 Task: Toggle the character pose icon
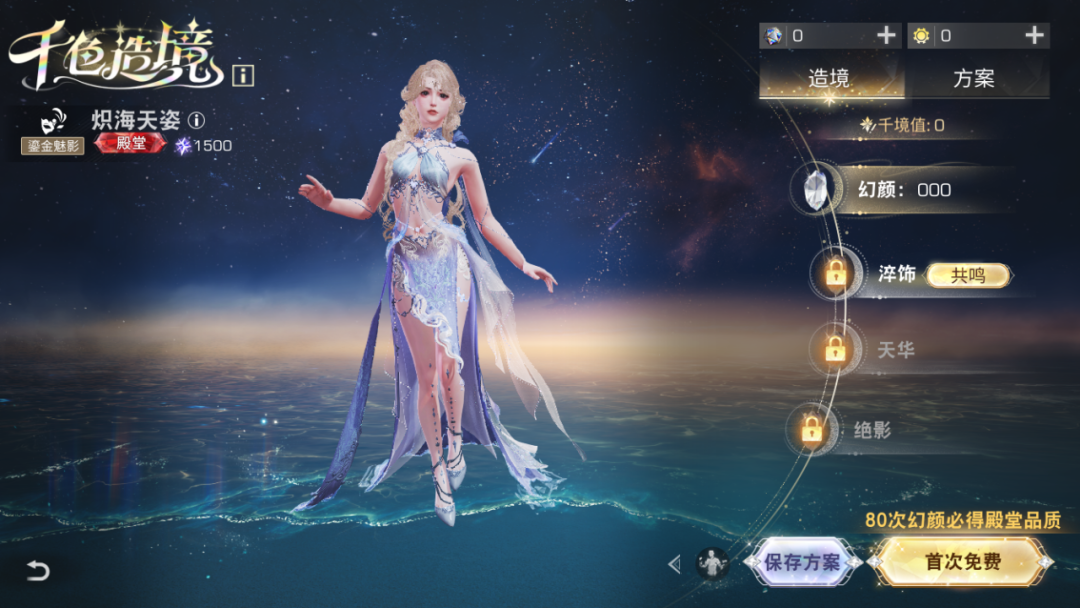[712, 564]
